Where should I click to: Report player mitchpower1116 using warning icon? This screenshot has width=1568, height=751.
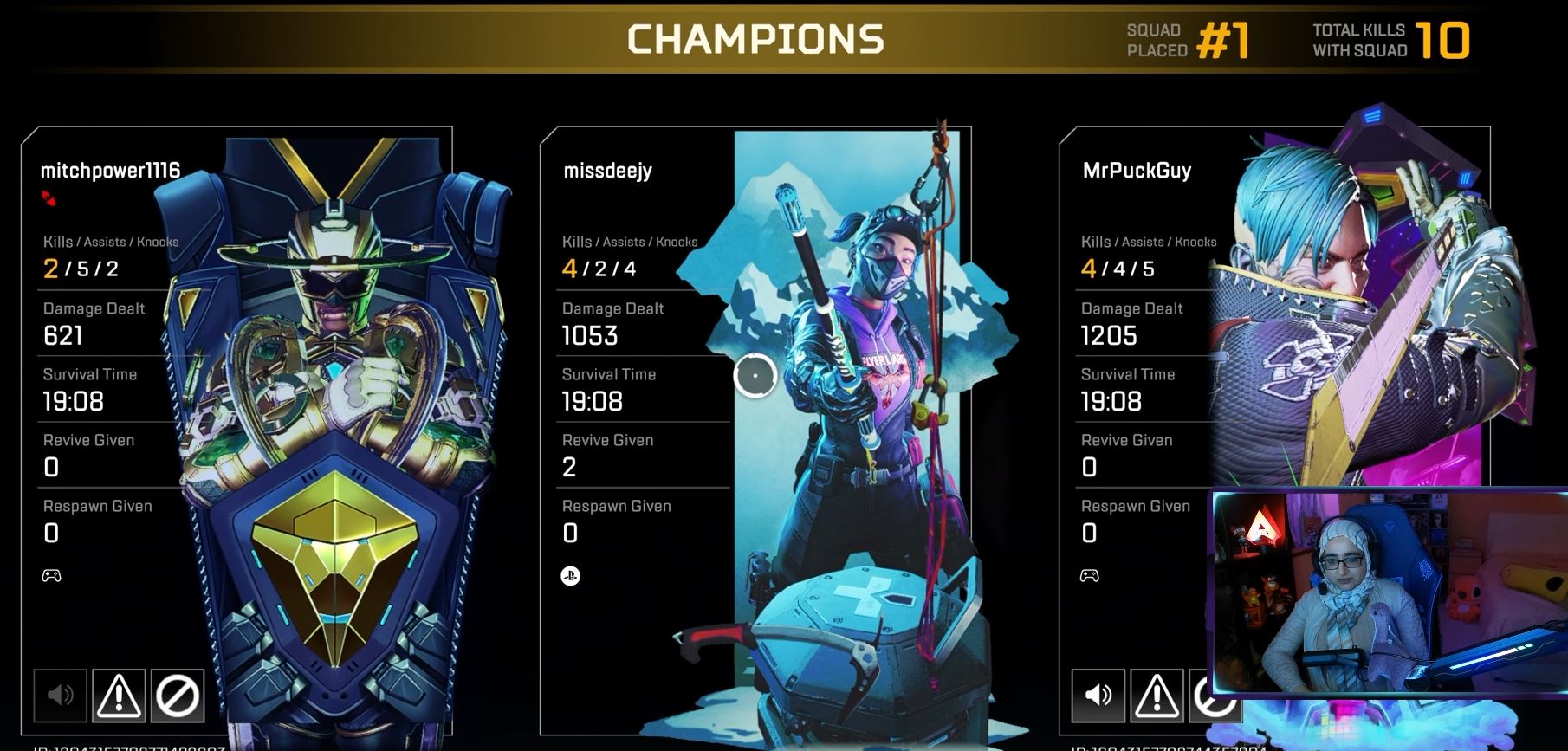[x=118, y=695]
